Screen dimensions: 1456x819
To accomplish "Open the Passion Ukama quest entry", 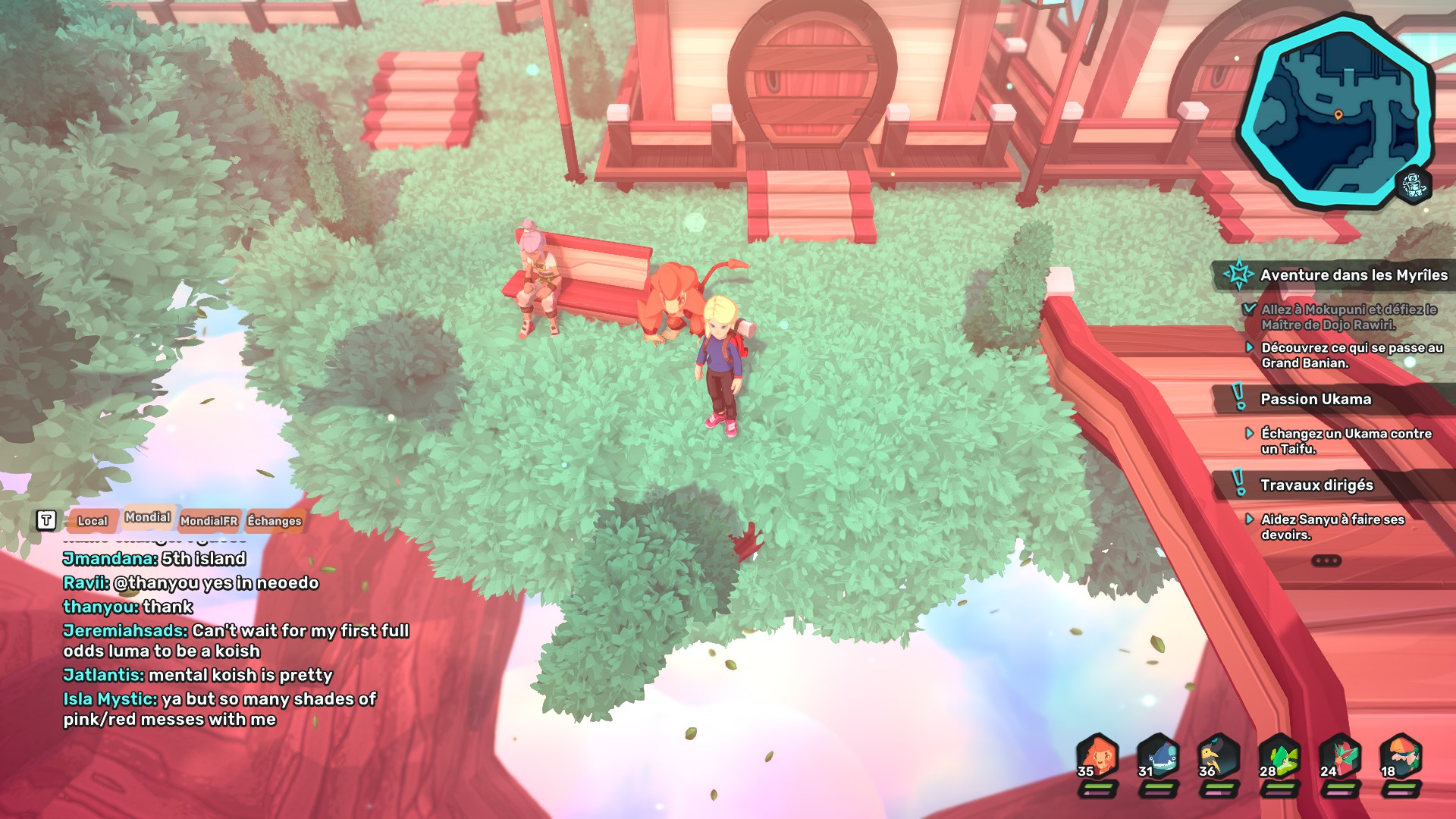I will click(1315, 400).
